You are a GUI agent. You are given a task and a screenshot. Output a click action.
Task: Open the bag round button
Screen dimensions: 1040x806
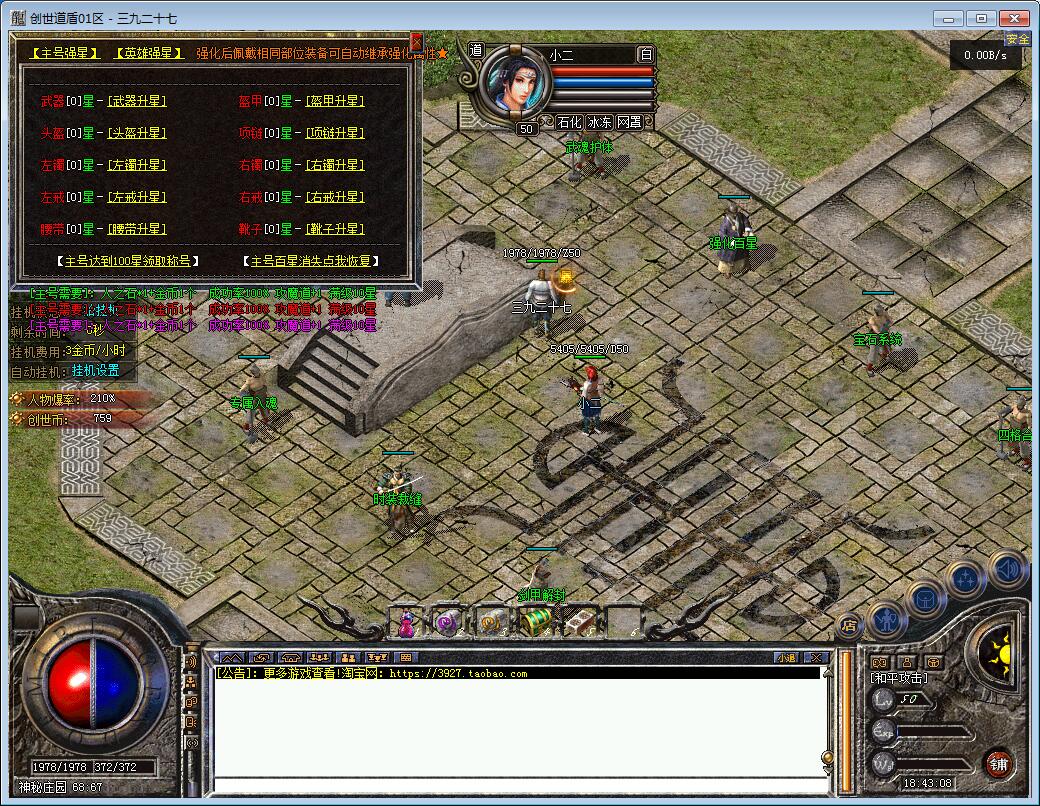click(x=926, y=598)
